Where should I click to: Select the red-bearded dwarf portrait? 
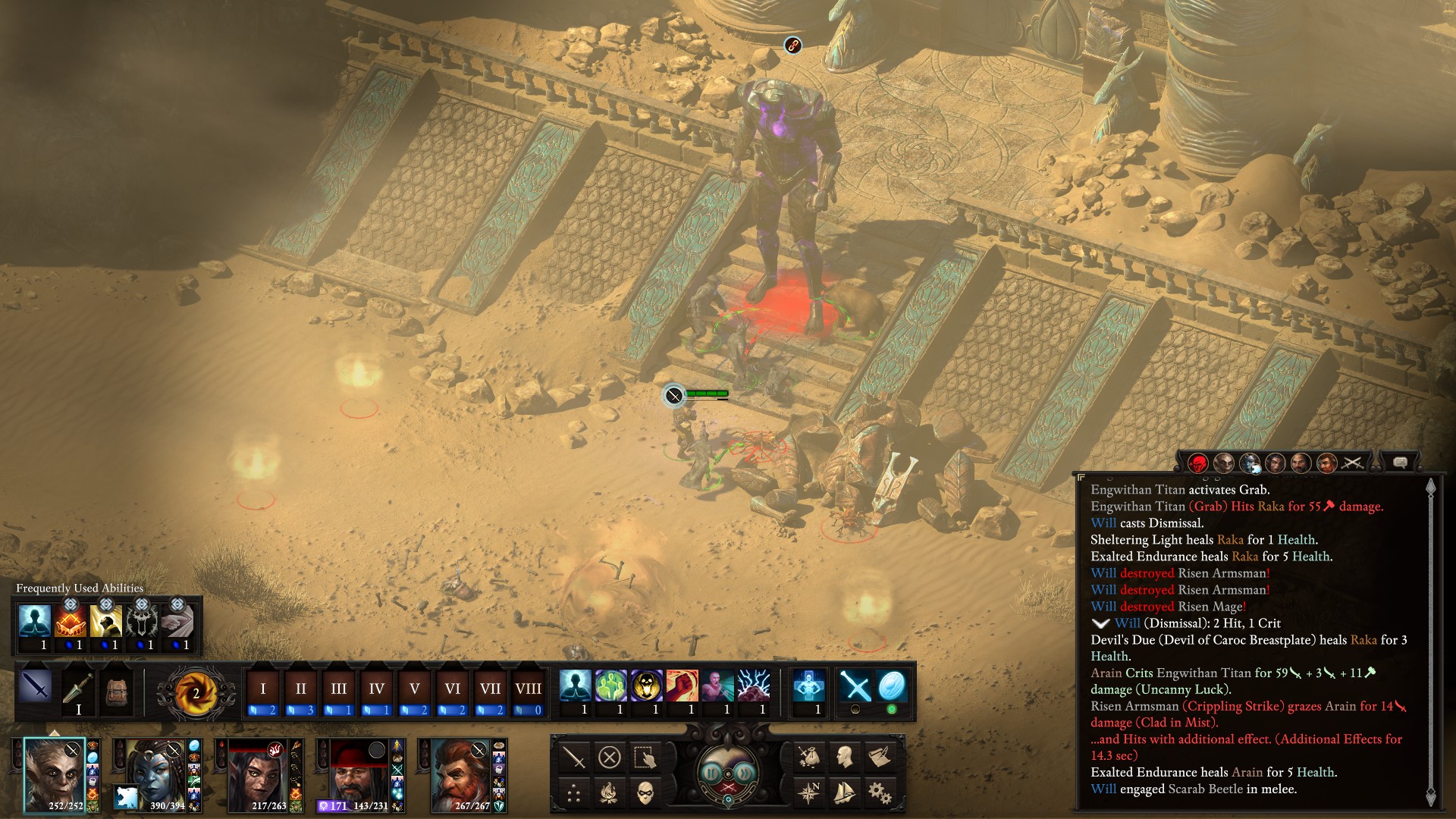(460, 775)
